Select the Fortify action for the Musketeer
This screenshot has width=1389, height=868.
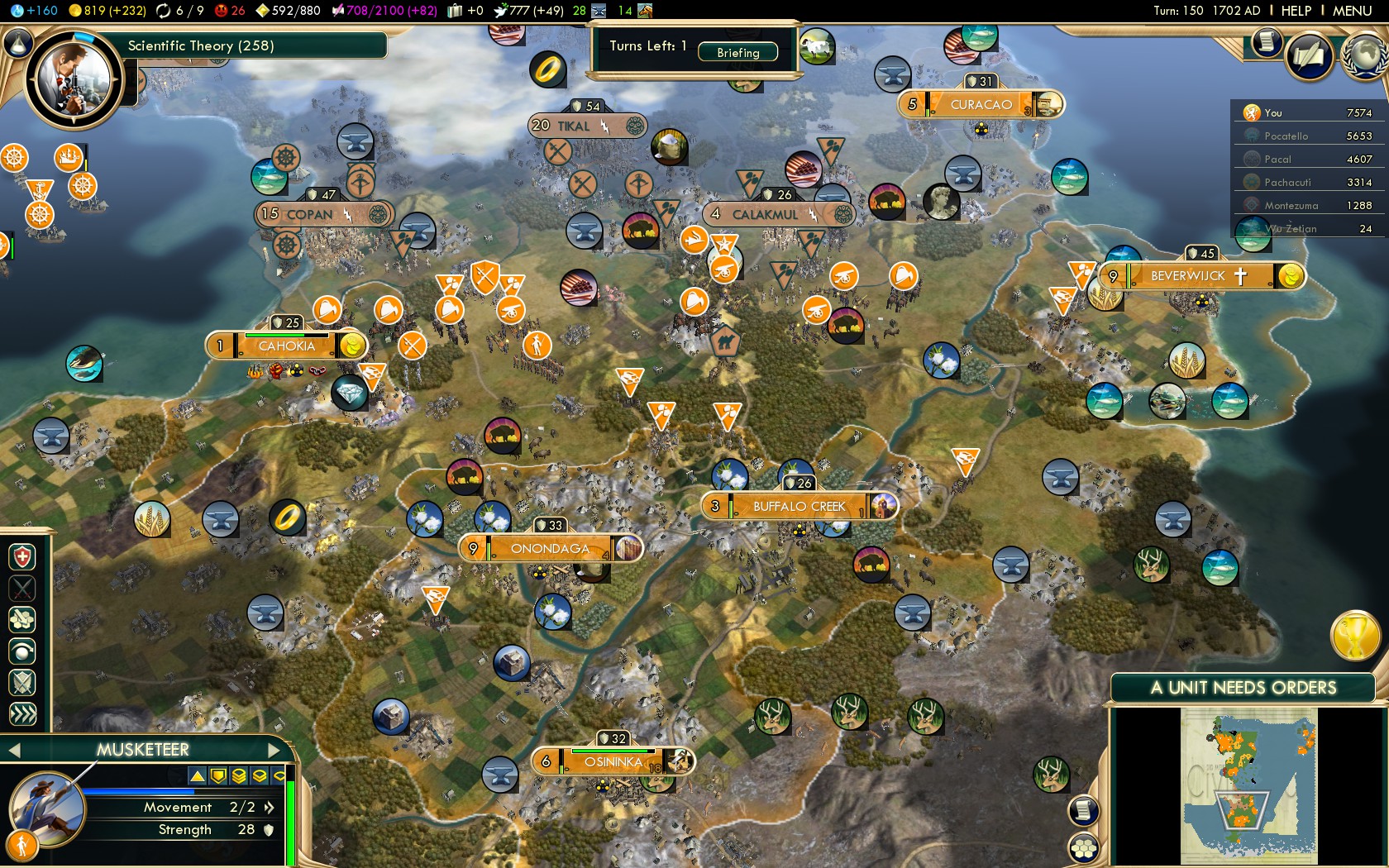pos(22,680)
